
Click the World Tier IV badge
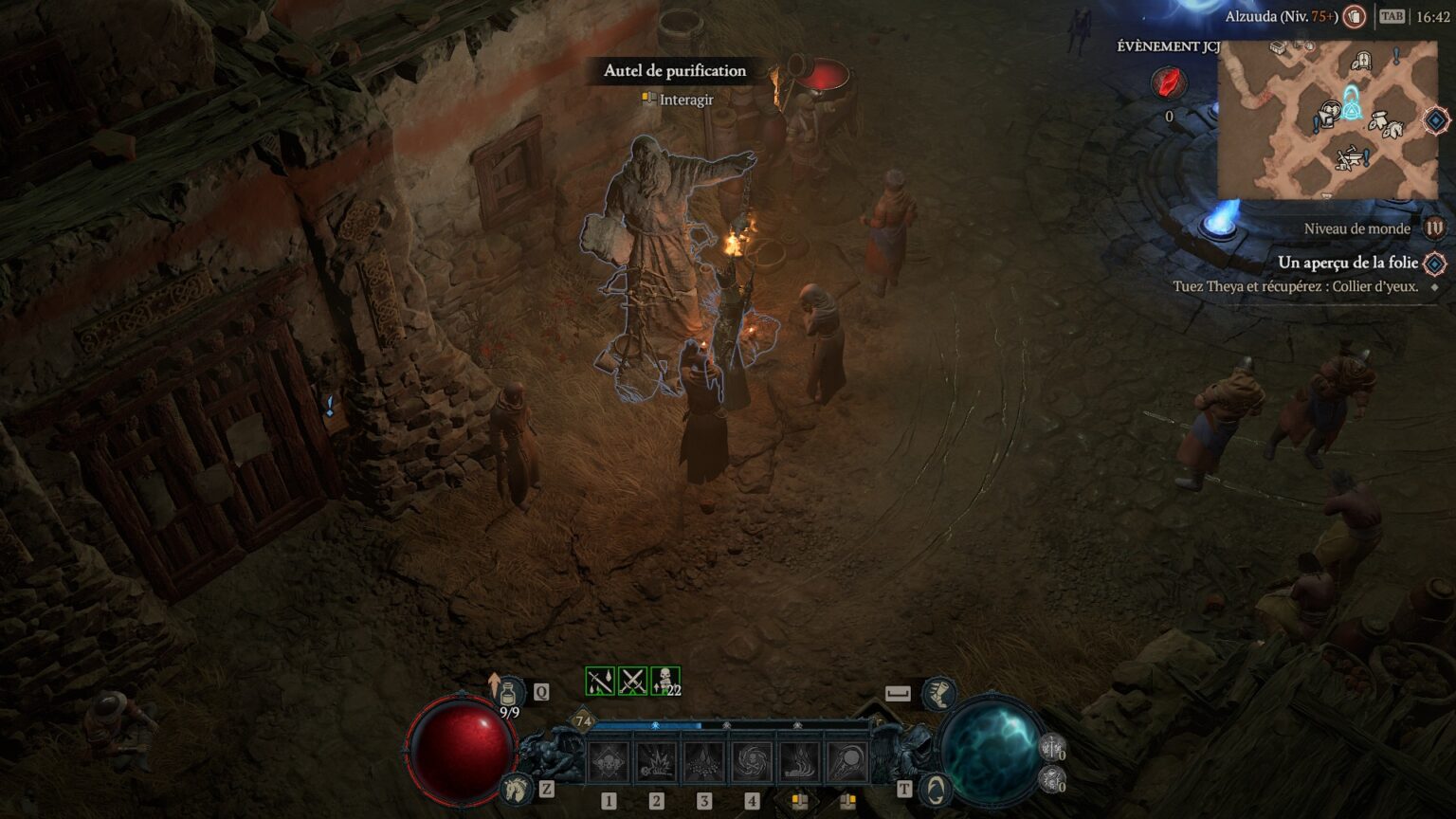[1435, 228]
